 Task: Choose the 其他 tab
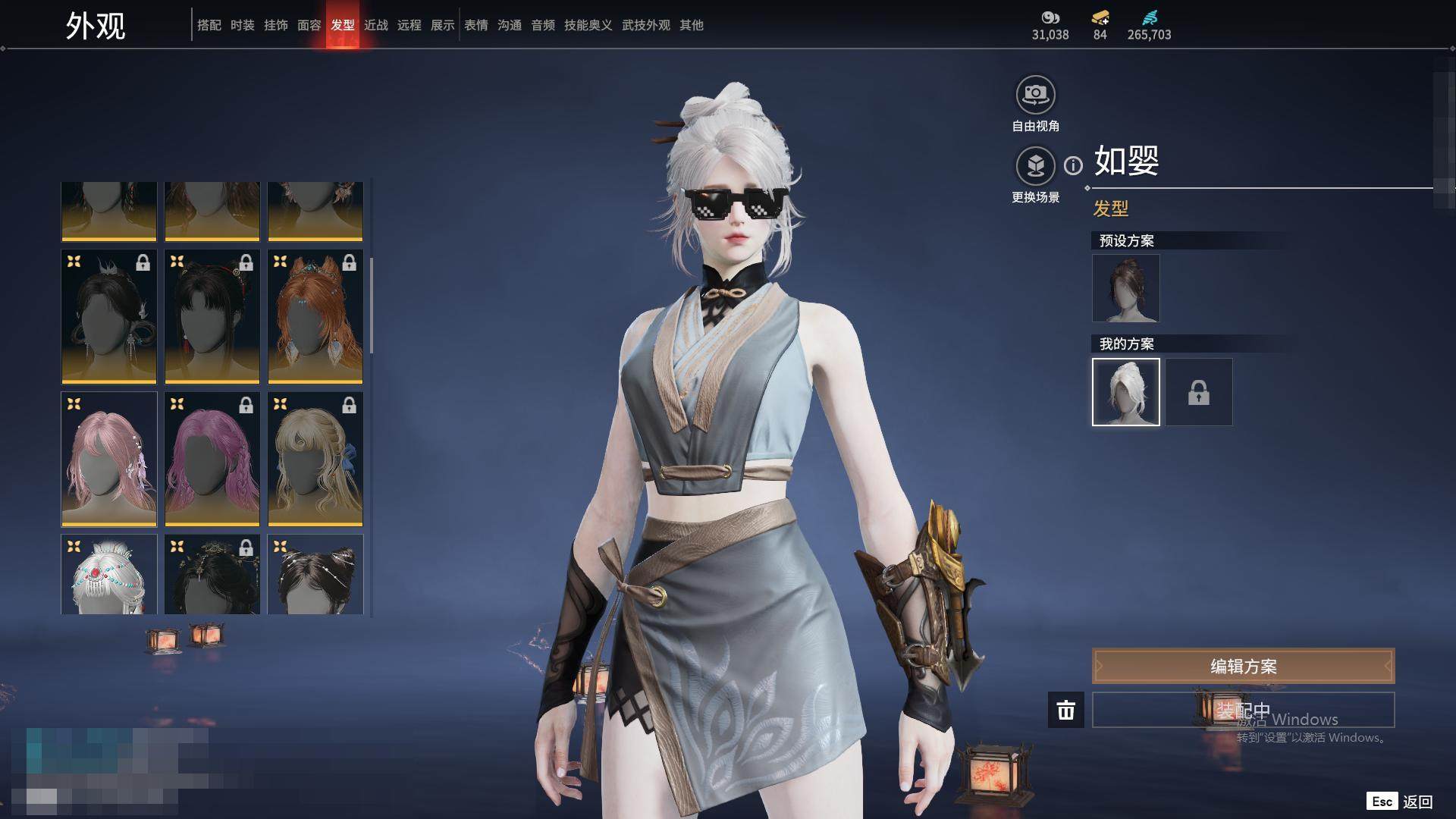point(692,25)
